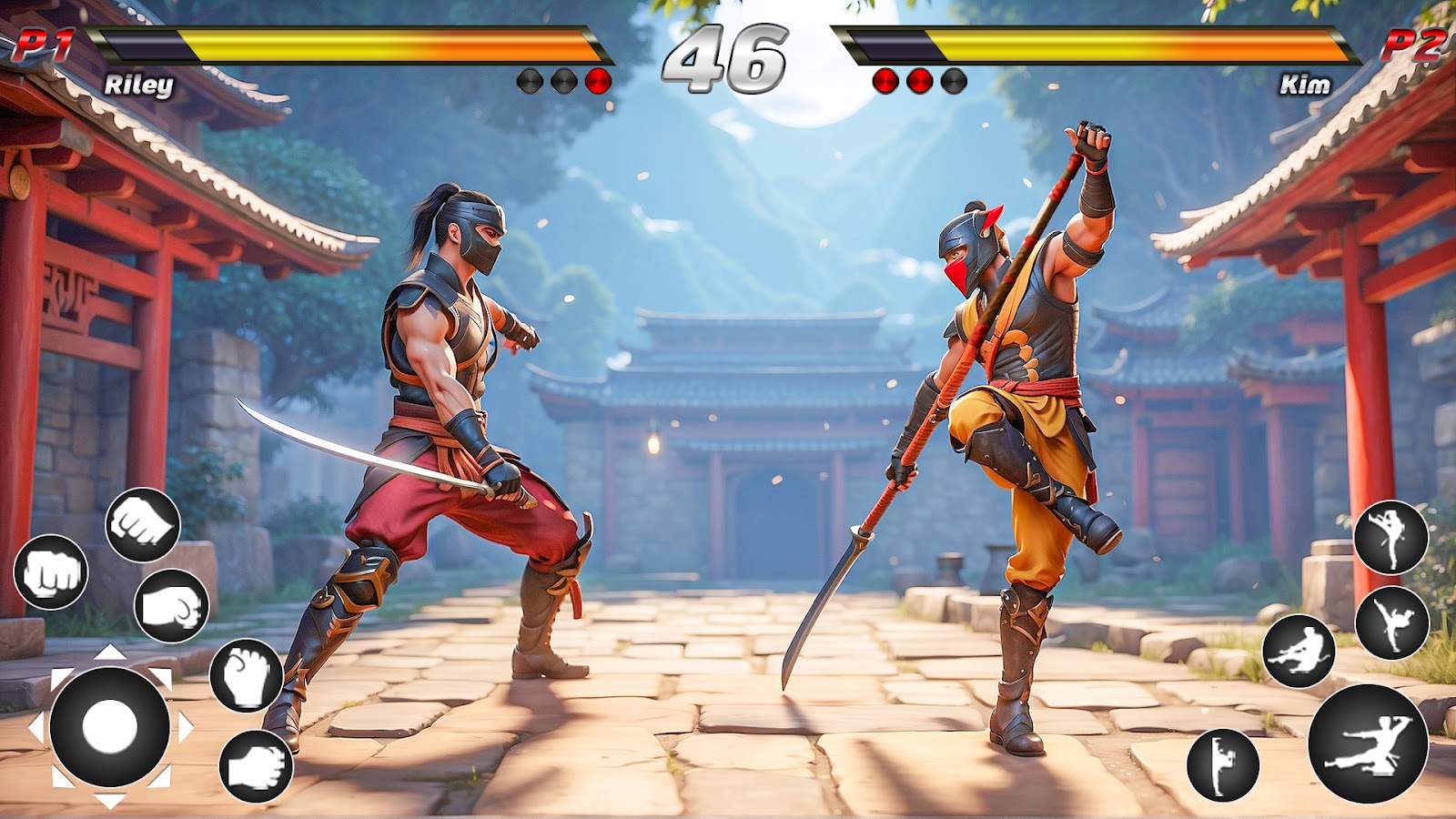Viewport: 1456px width, 819px height.
Task: Tap the joystick's down arrow
Action: click(x=109, y=802)
